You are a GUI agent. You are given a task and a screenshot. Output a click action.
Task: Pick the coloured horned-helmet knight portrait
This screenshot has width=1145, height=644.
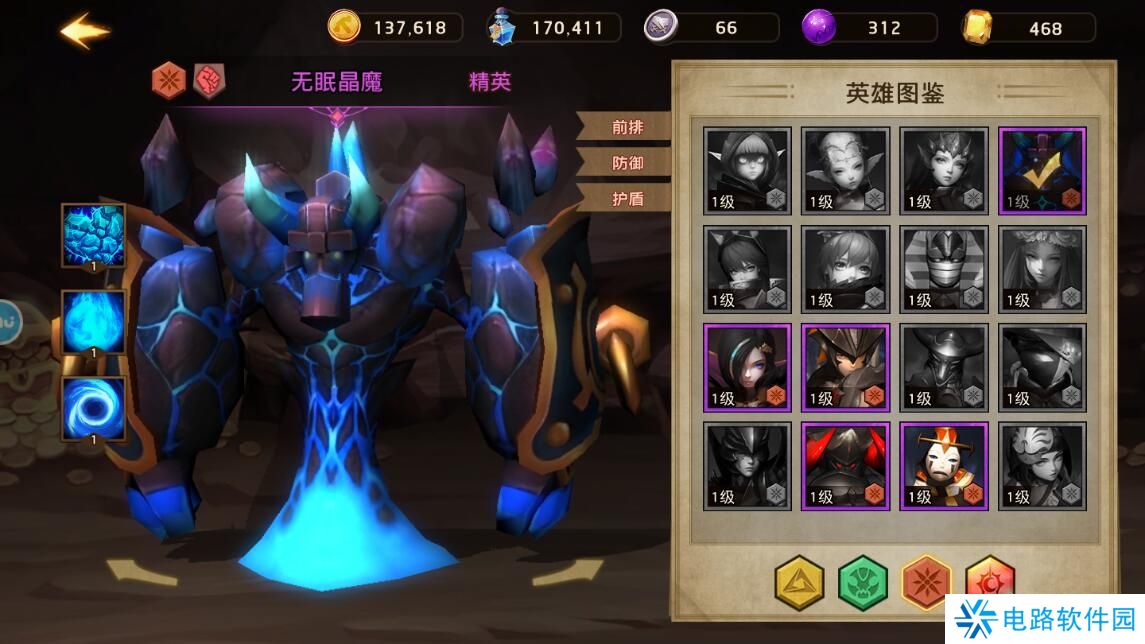pyautogui.click(x=845, y=367)
